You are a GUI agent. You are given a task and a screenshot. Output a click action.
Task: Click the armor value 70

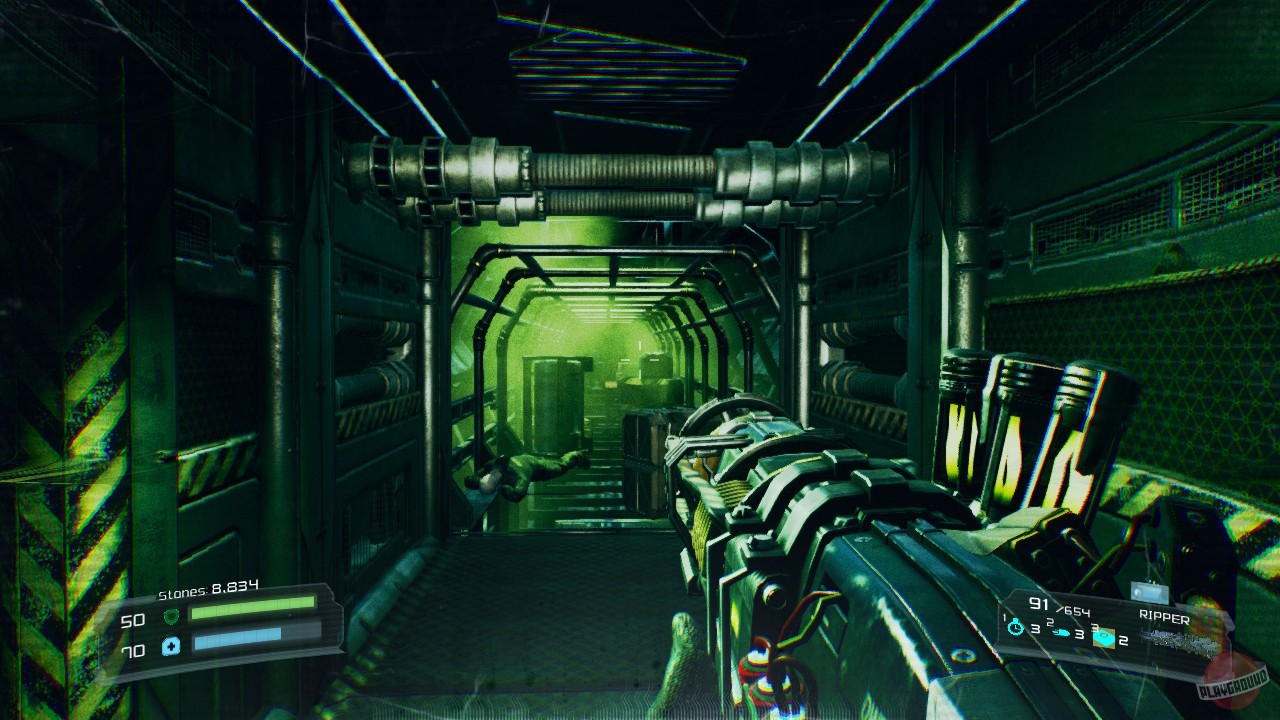click(x=131, y=649)
